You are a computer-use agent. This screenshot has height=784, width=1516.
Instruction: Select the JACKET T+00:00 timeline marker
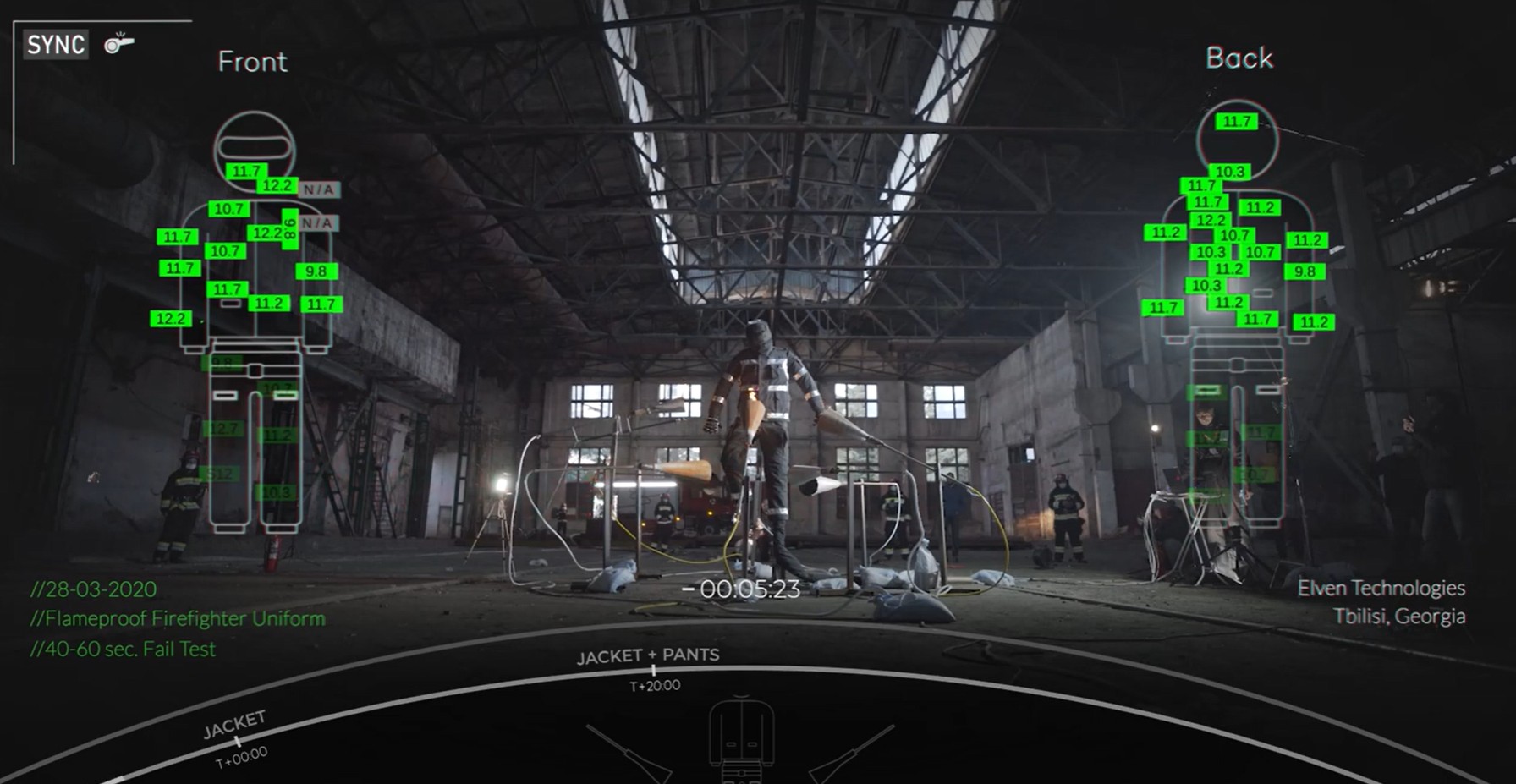(237, 740)
